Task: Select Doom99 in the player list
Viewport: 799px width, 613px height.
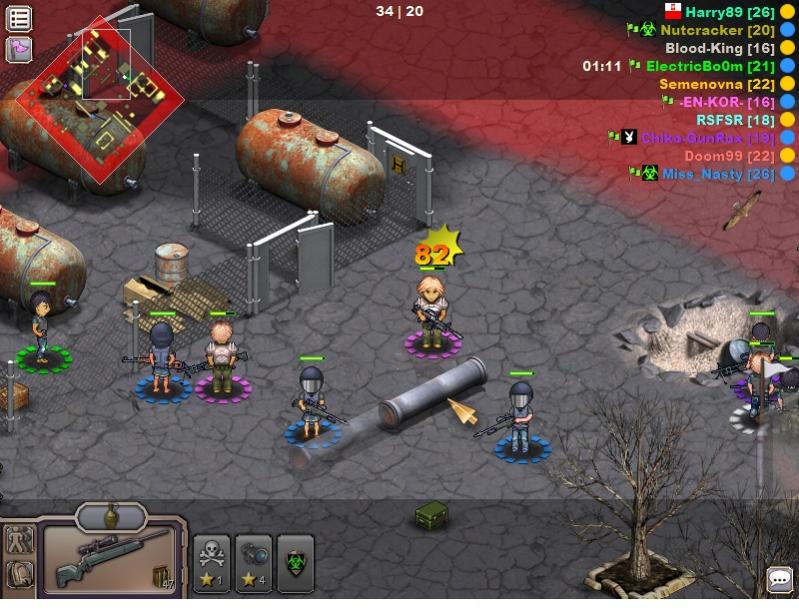Action: click(x=730, y=156)
